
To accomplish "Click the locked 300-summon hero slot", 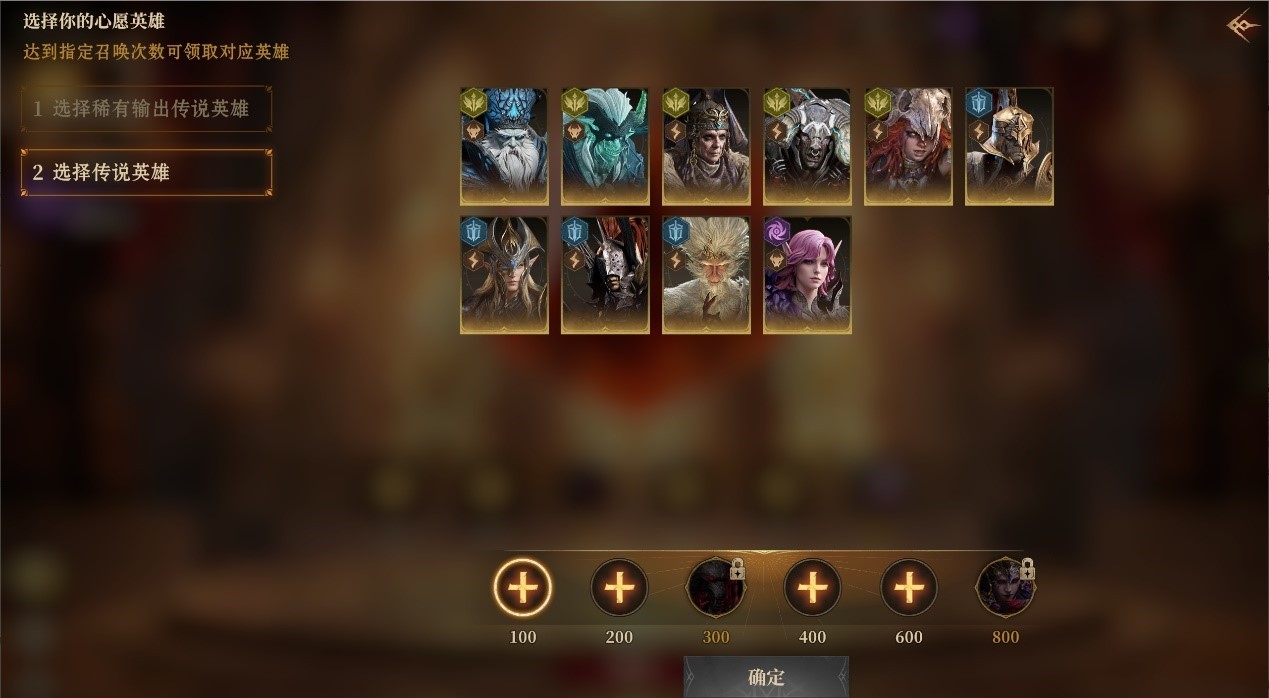I will pos(715,587).
